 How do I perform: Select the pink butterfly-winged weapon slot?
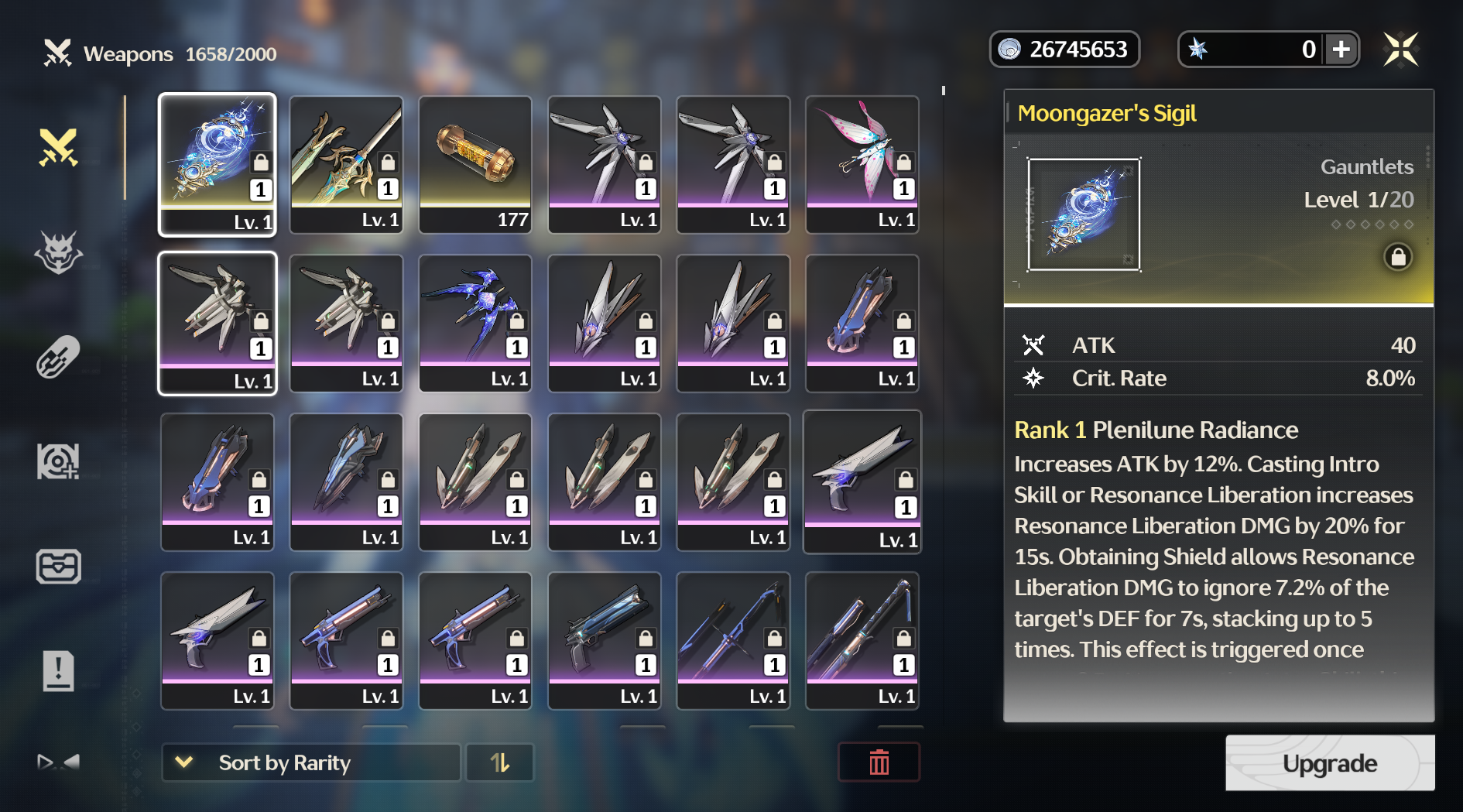tap(862, 164)
